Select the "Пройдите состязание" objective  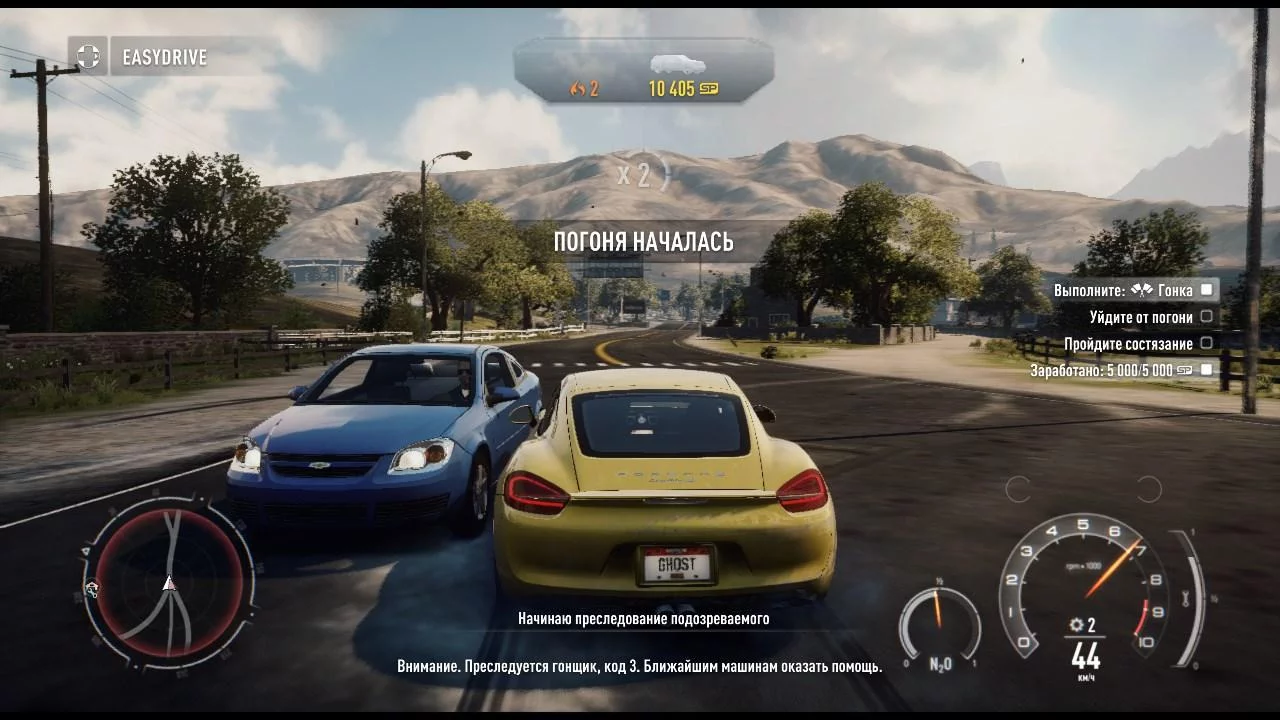click(x=1127, y=344)
